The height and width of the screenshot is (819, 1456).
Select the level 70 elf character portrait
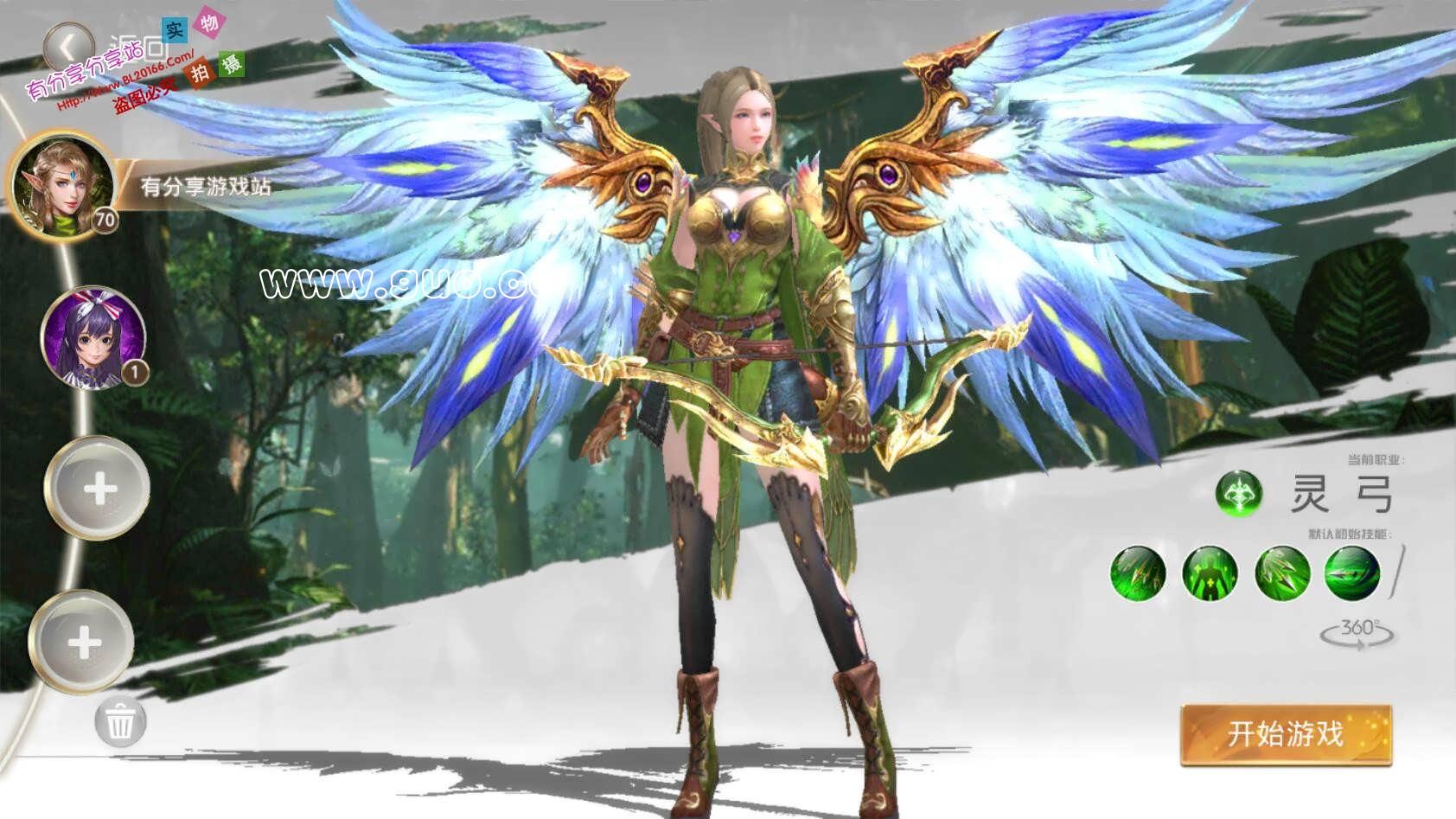[62, 185]
